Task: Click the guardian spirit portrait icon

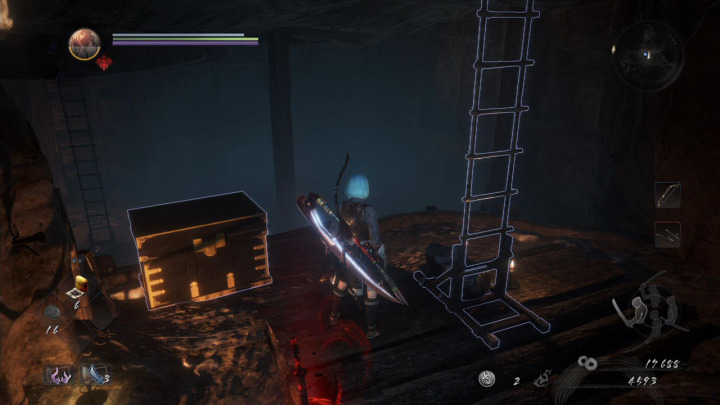Action: [x=84, y=44]
